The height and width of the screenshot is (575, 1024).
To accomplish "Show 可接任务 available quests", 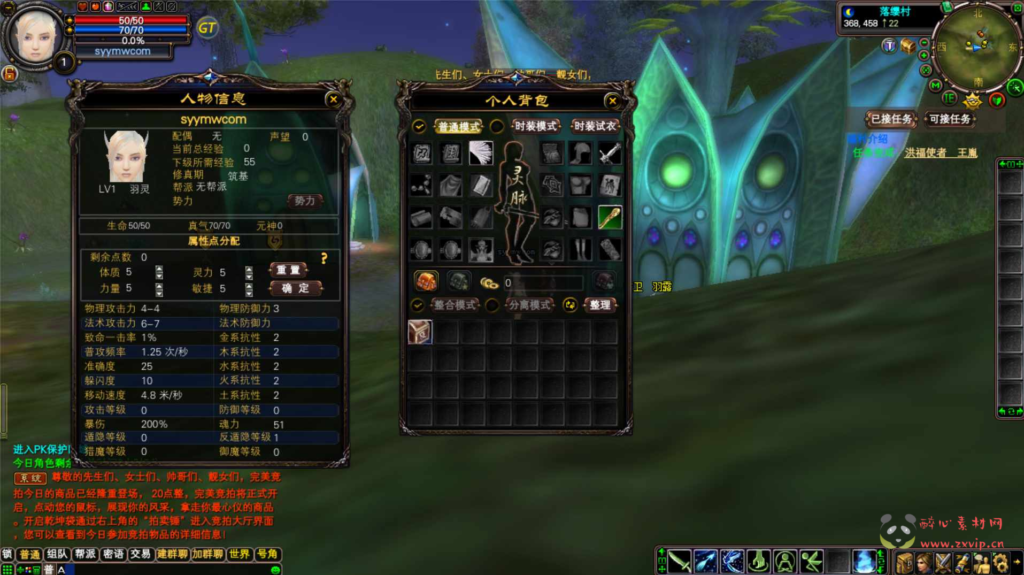I will 949,119.
